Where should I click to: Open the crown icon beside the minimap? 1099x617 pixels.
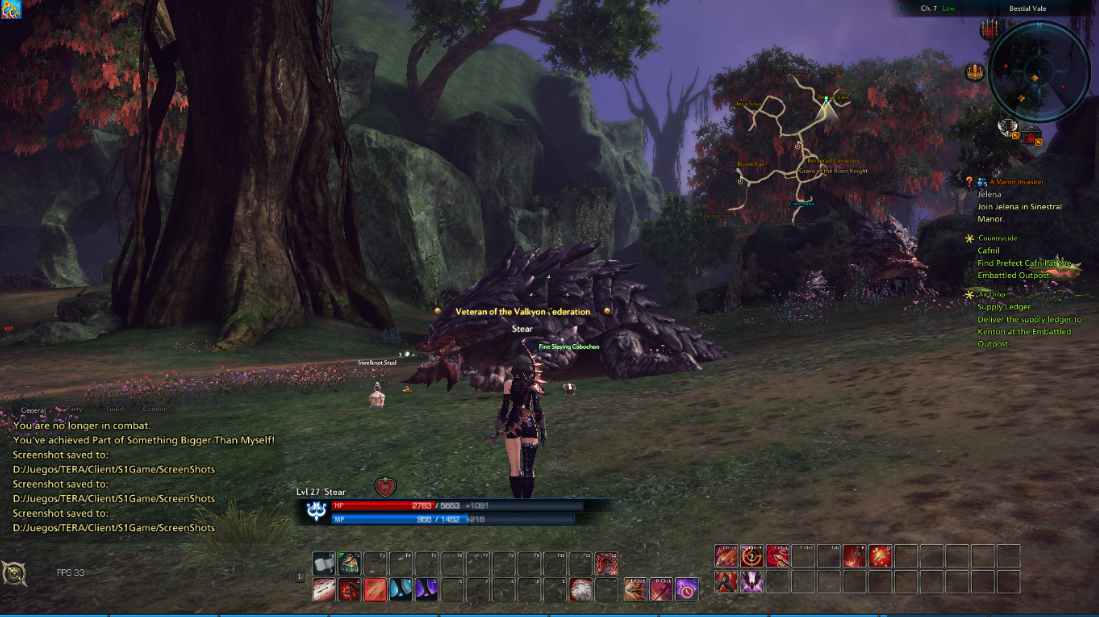pyautogui.click(x=973, y=72)
